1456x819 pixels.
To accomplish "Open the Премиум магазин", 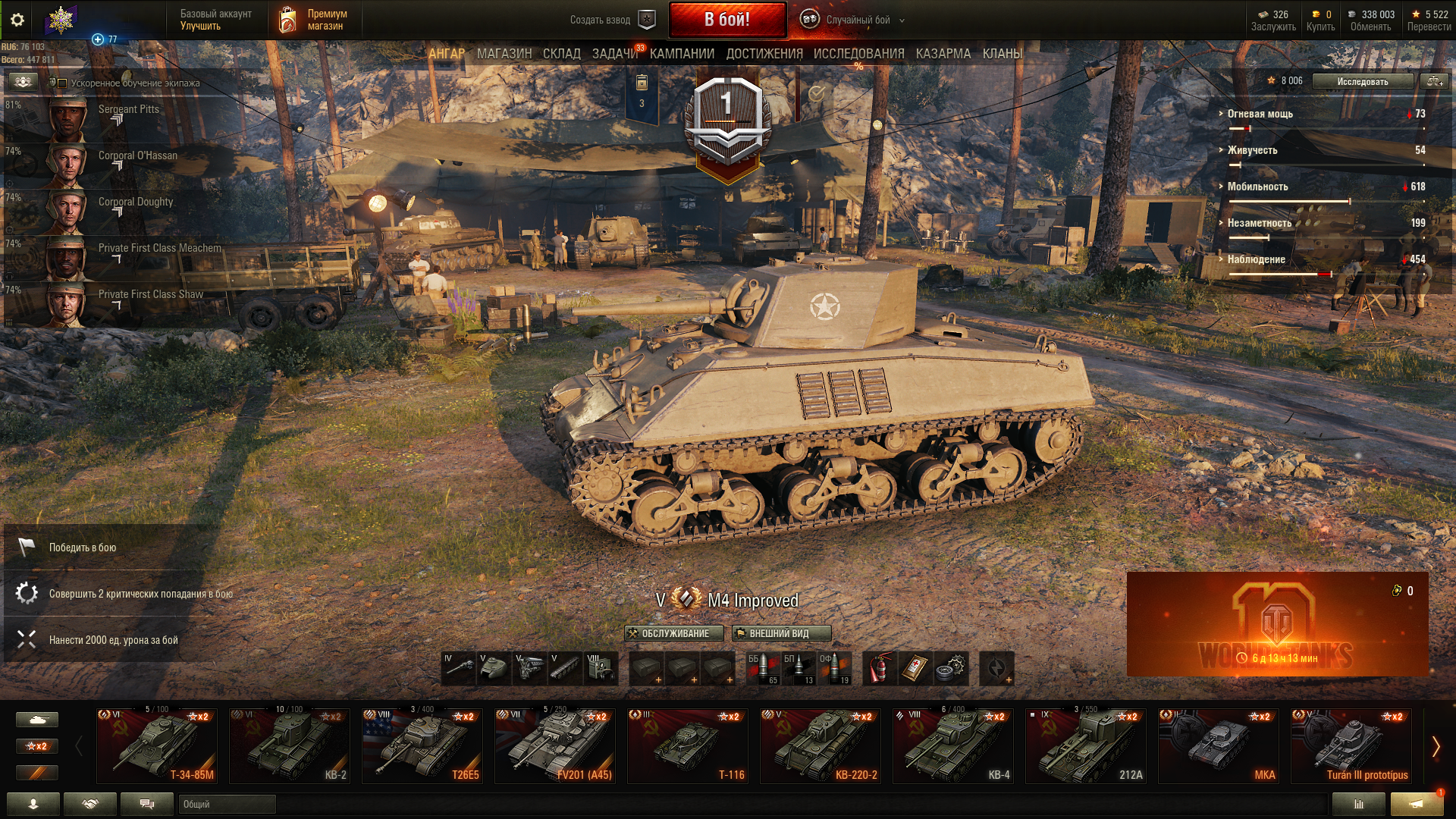I will click(314, 20).
